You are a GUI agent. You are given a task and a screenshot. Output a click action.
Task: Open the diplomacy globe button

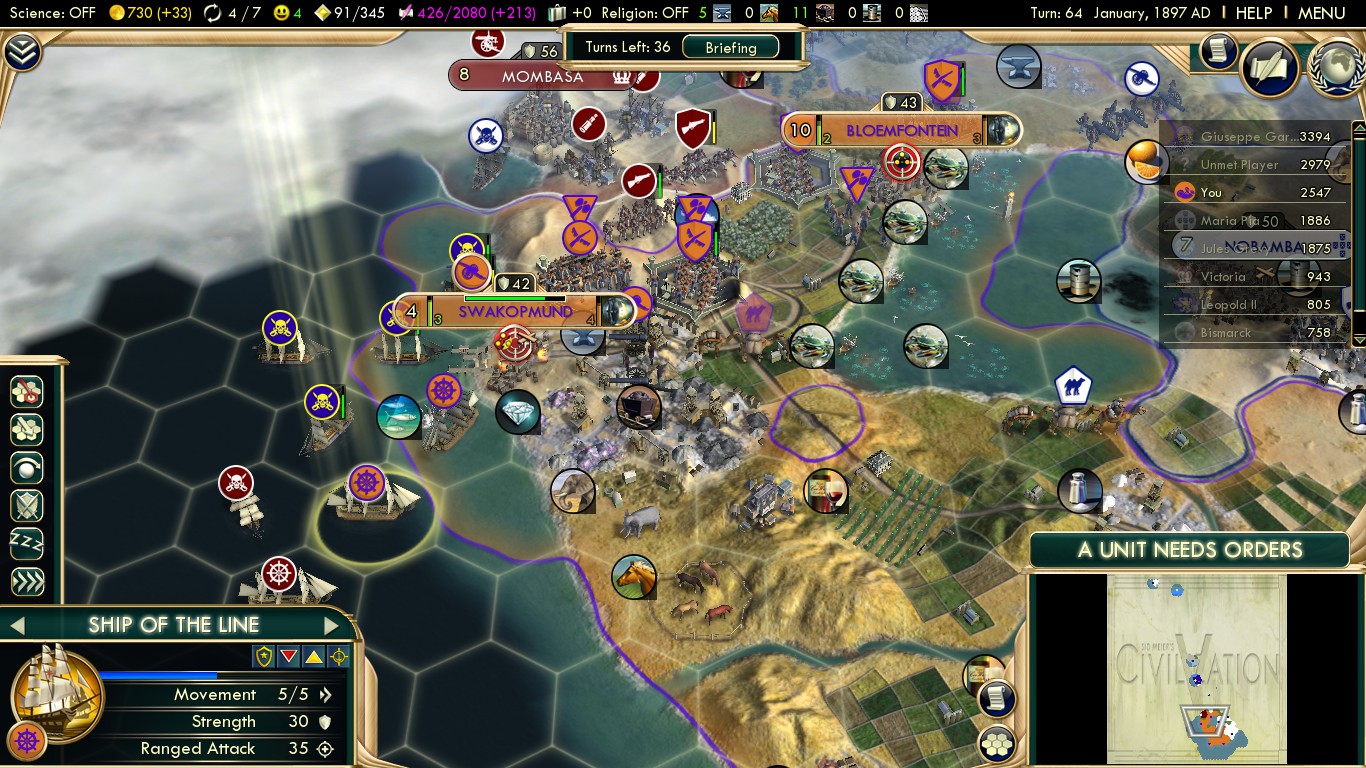[1336, 66]
